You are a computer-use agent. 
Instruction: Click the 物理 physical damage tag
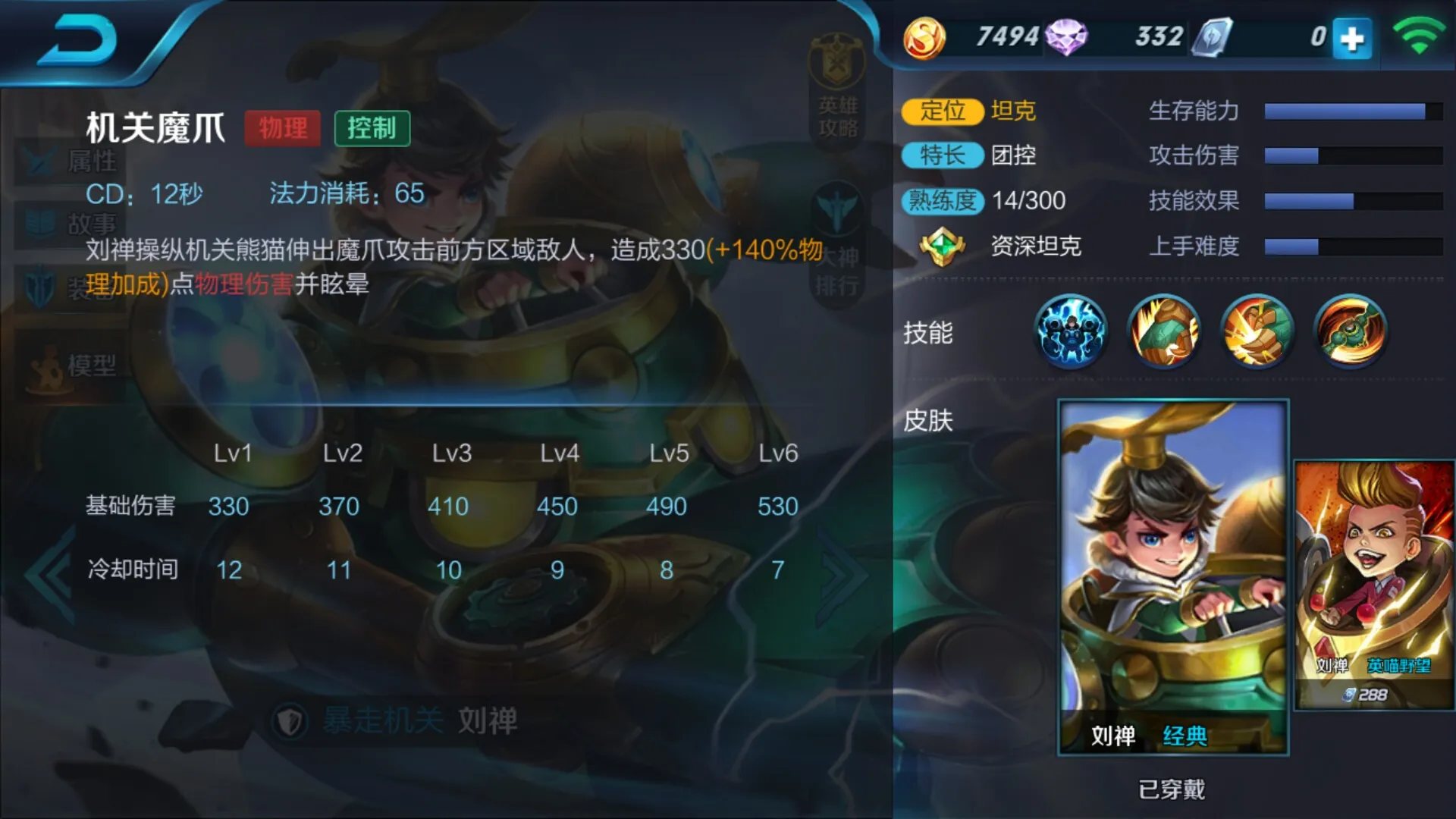pos(283,127)
